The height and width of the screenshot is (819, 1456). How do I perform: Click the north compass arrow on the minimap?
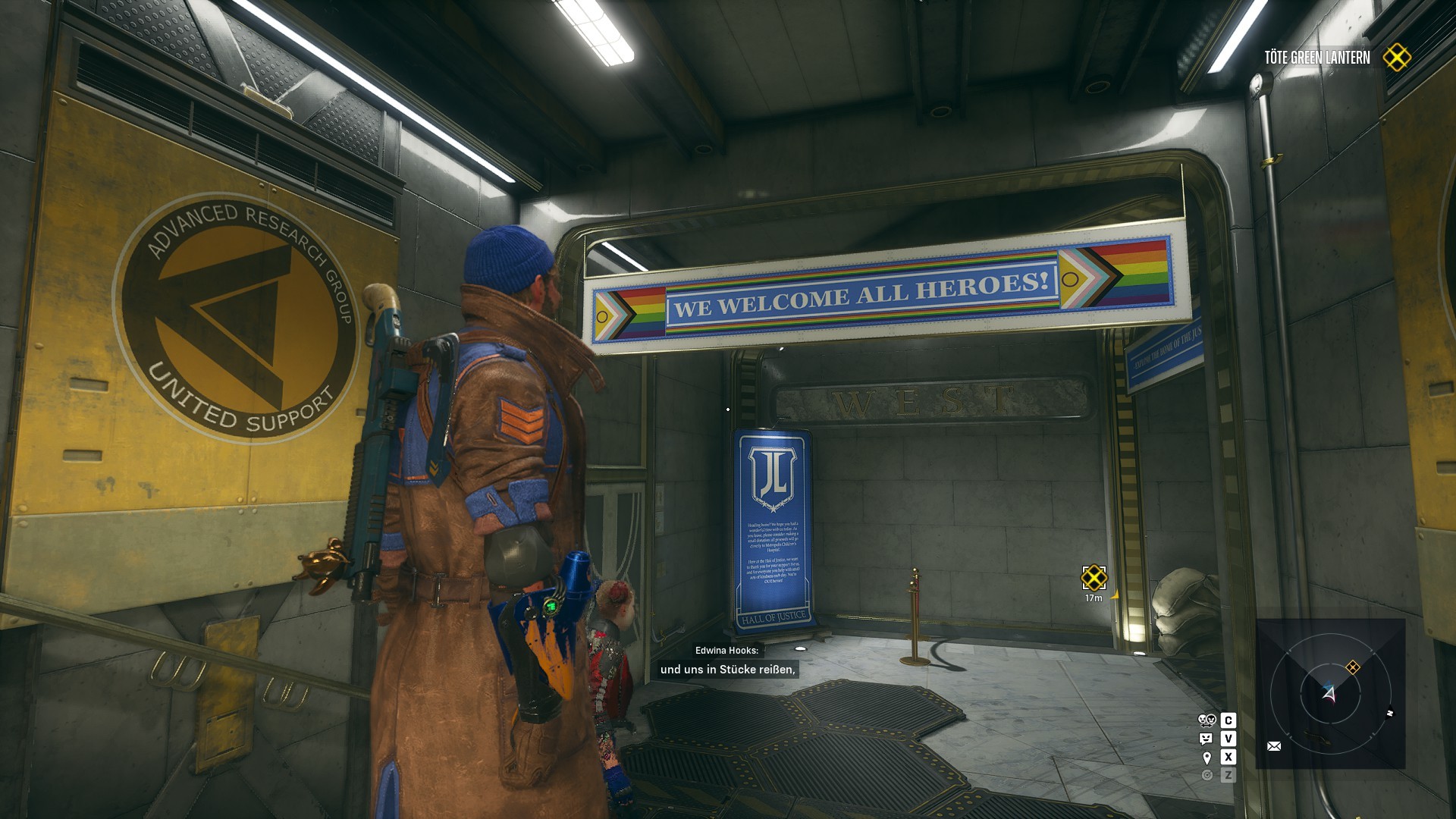(1389, 713)
